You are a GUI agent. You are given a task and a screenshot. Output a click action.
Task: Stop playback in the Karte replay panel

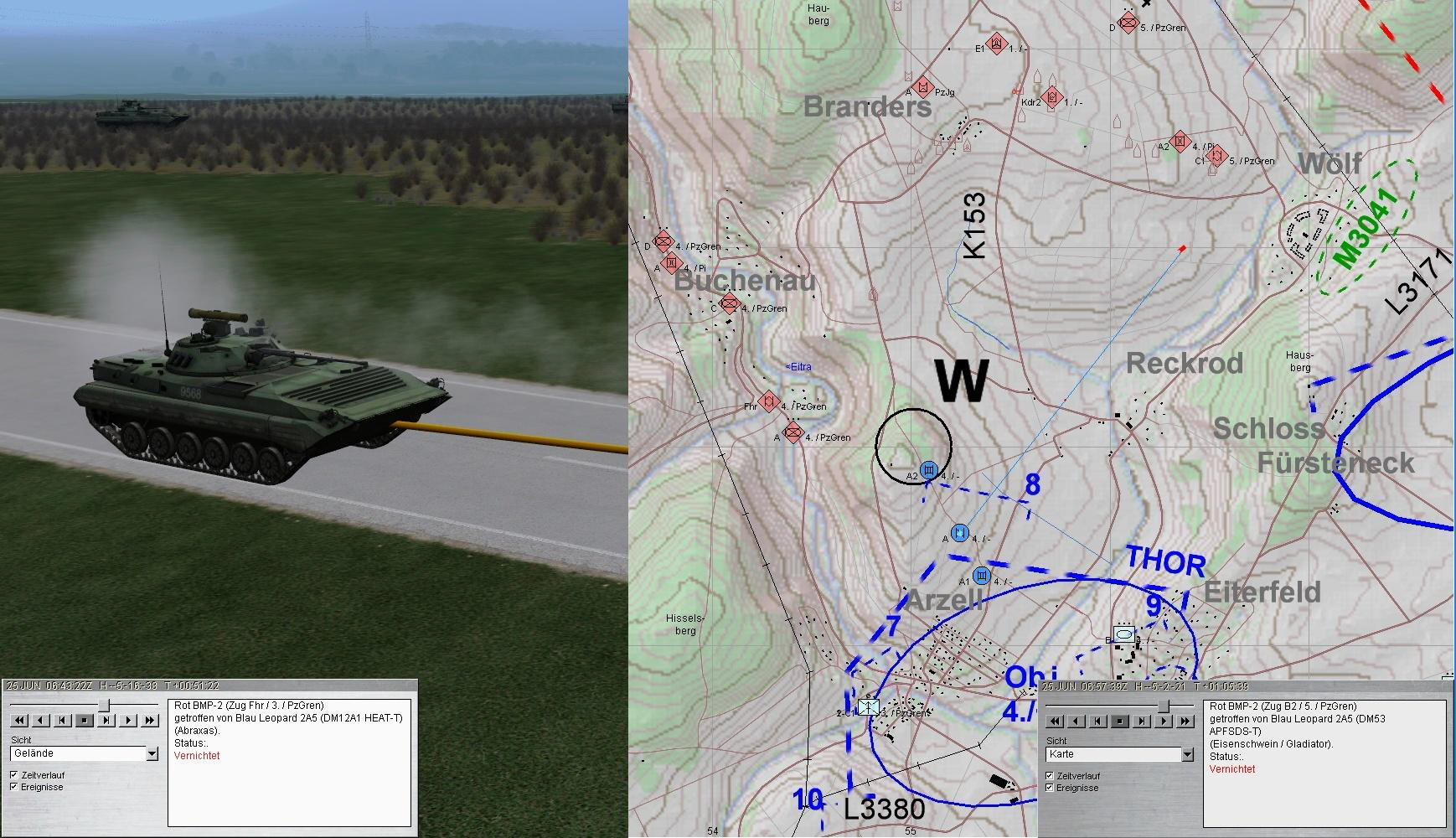[x=1120, y=721]
